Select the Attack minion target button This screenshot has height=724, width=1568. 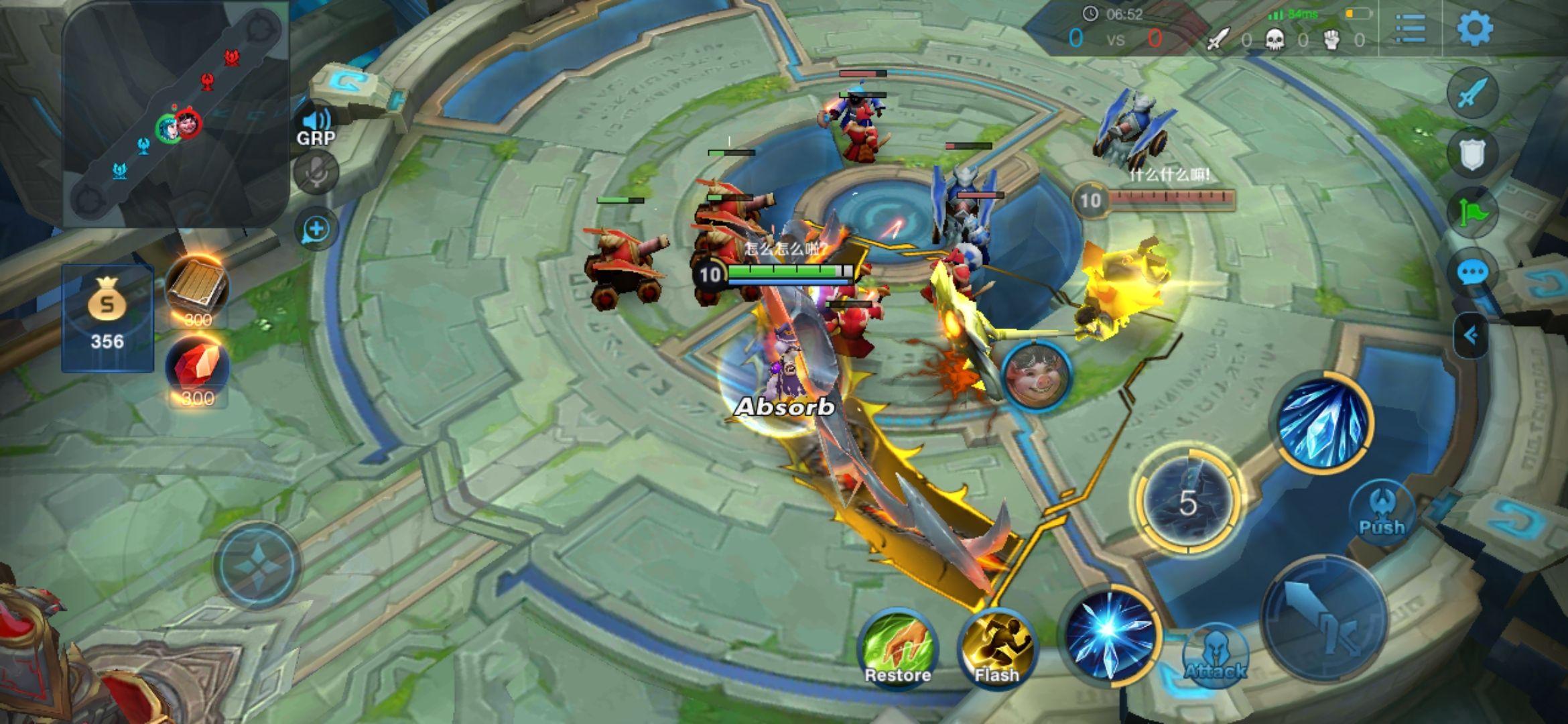tap(1215, 656)
